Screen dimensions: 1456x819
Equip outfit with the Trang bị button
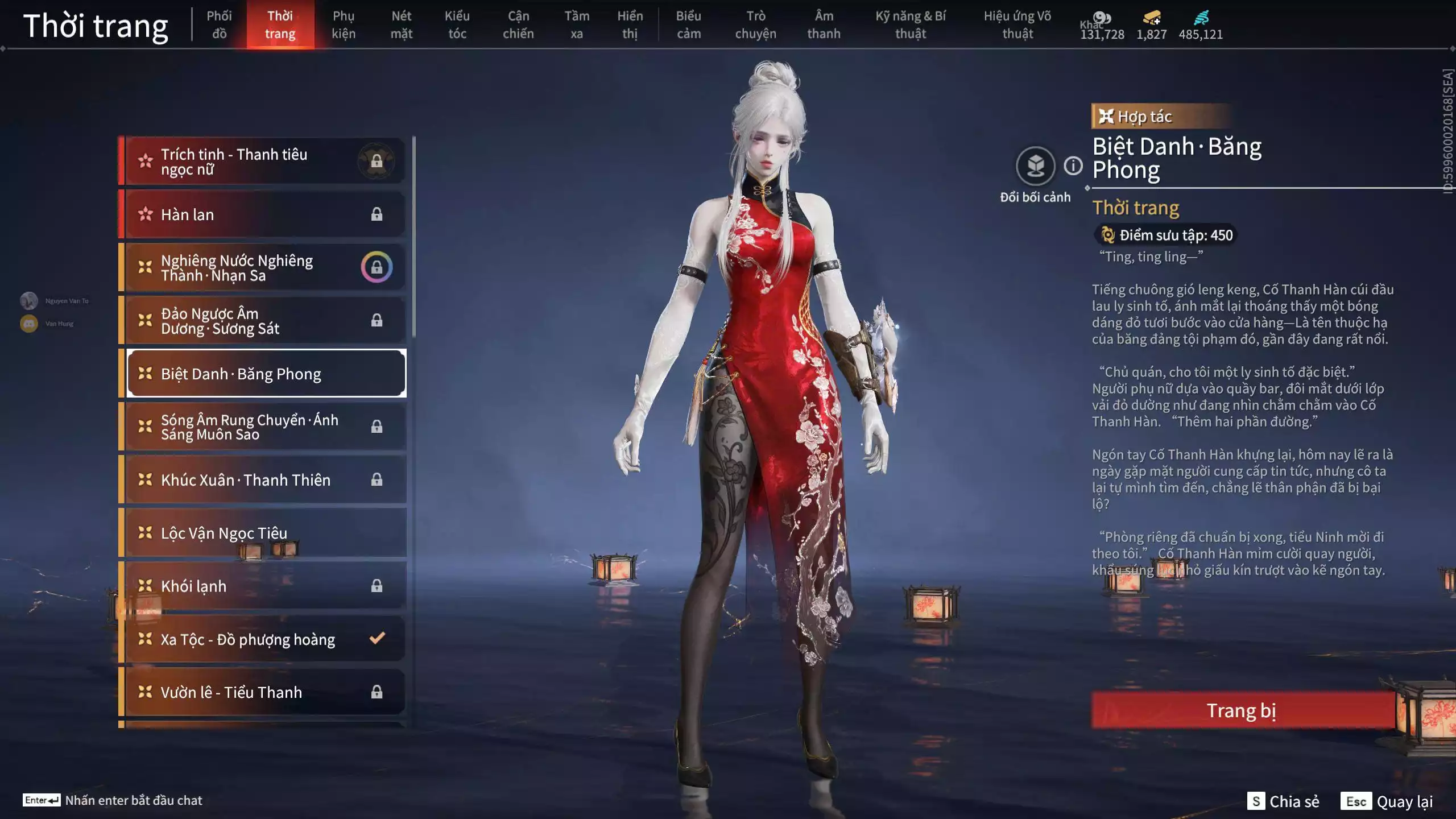(x=1242, y=710)
